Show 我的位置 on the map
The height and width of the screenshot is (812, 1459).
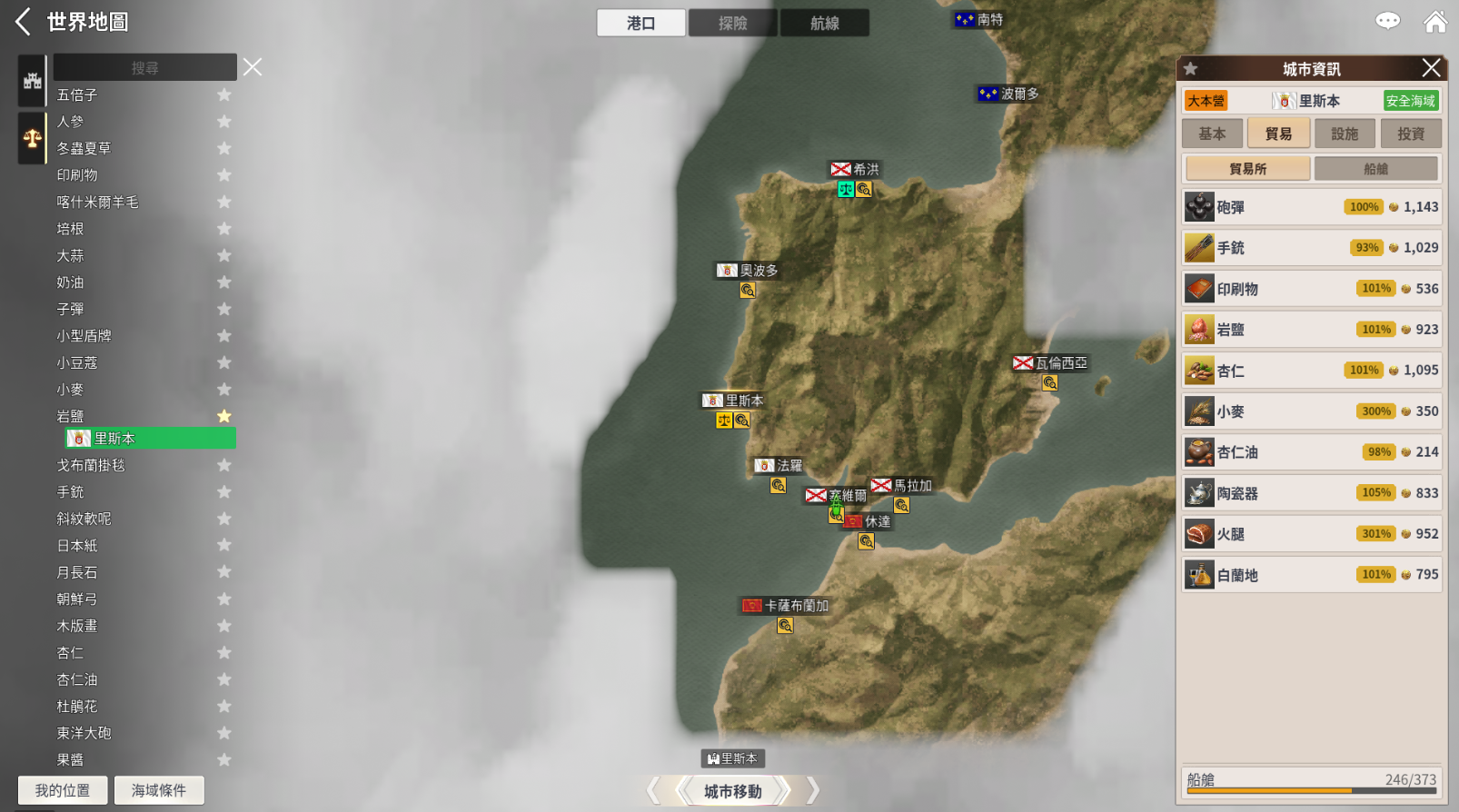click(63, 790)
